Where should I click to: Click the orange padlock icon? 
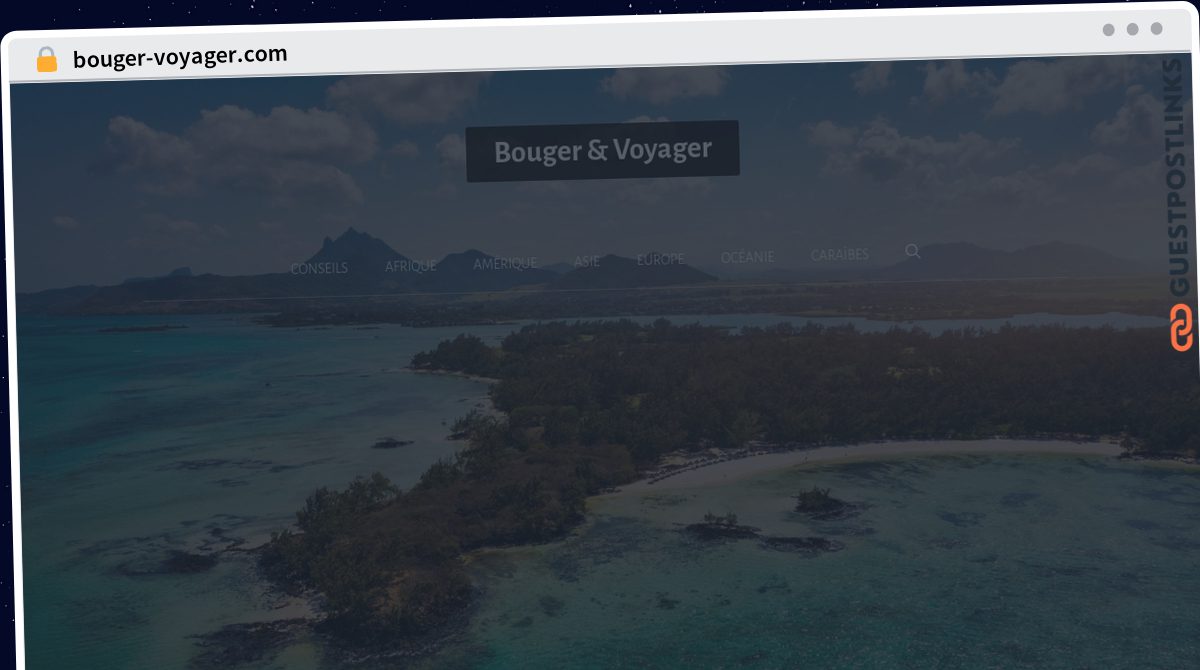pos(47,59)
